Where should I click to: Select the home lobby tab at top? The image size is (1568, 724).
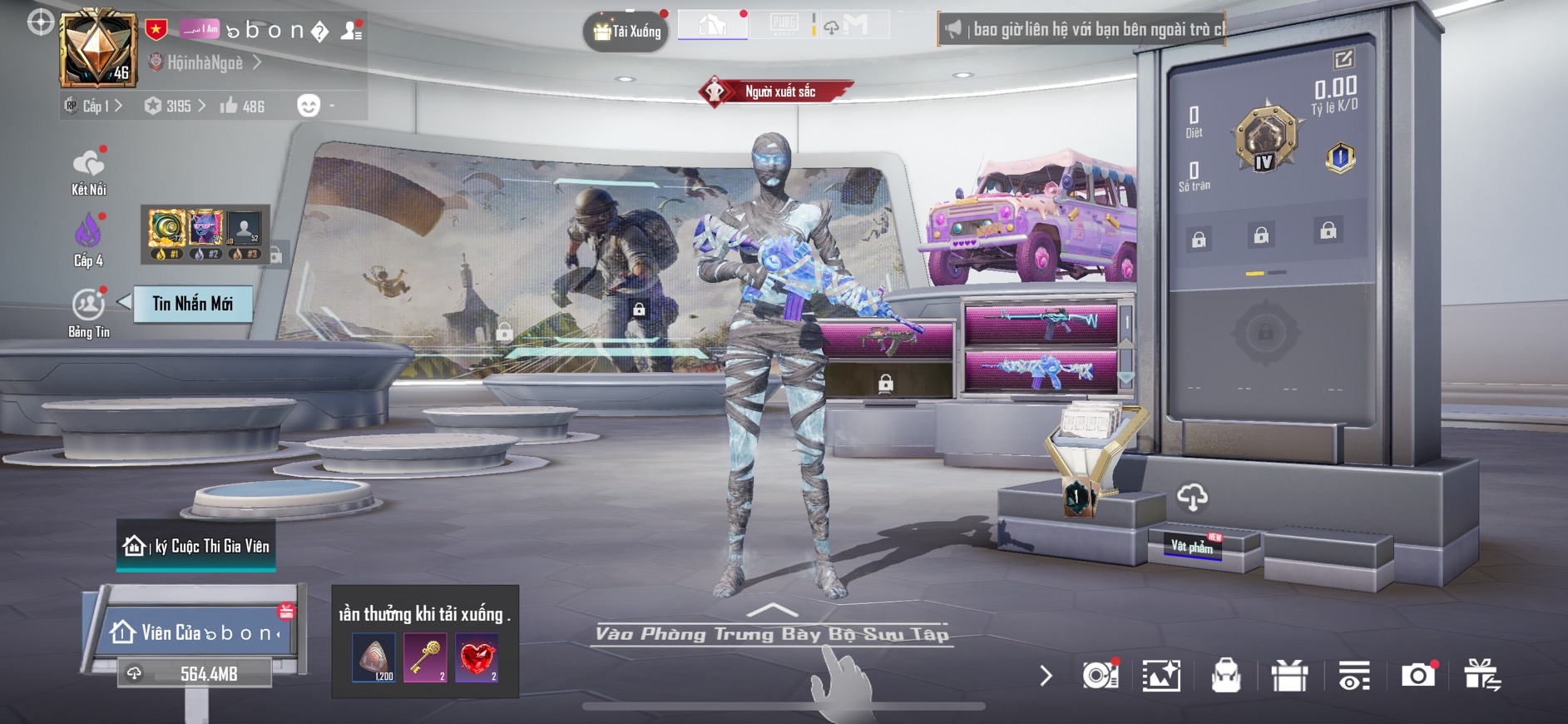click(x=713, y=25)
